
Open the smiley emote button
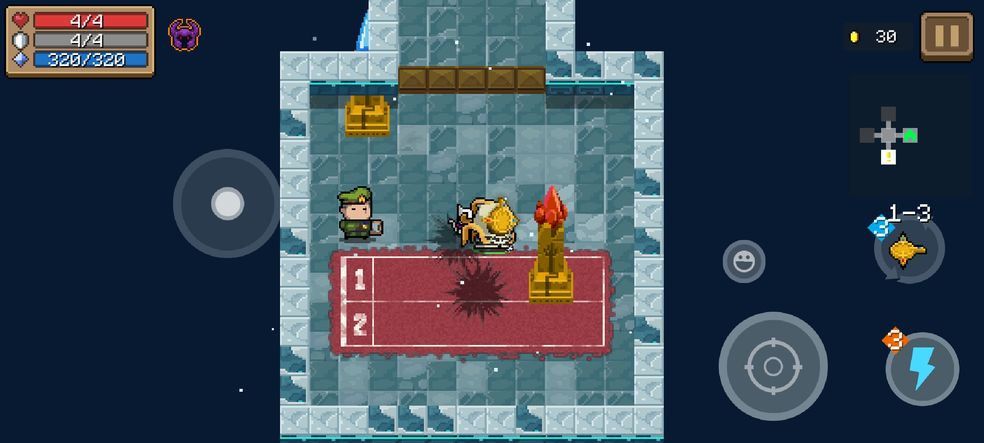tap(743, 261)
